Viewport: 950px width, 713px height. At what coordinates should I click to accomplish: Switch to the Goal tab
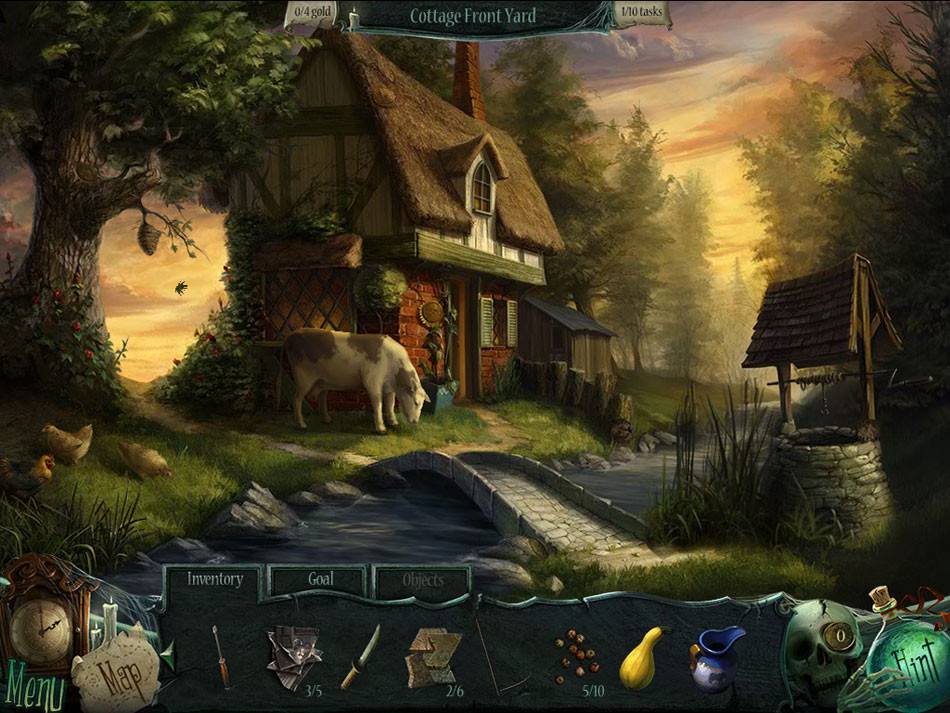pyautogui.click(x=321, y=579)
